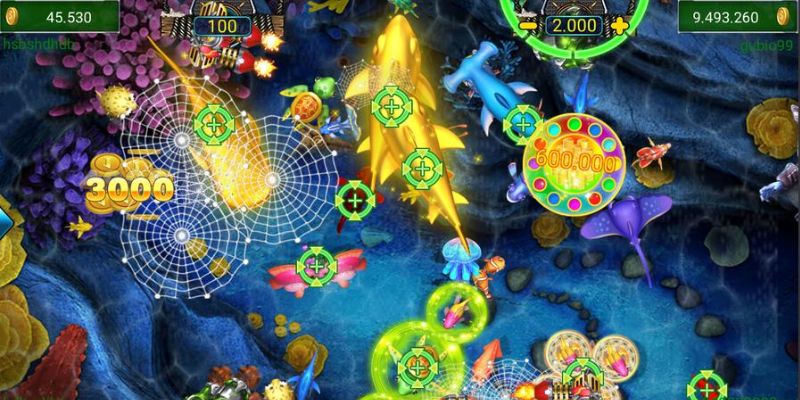Decrease the 2.000 bet with the minus button
The image size is (800, 400).
(527, 25)
